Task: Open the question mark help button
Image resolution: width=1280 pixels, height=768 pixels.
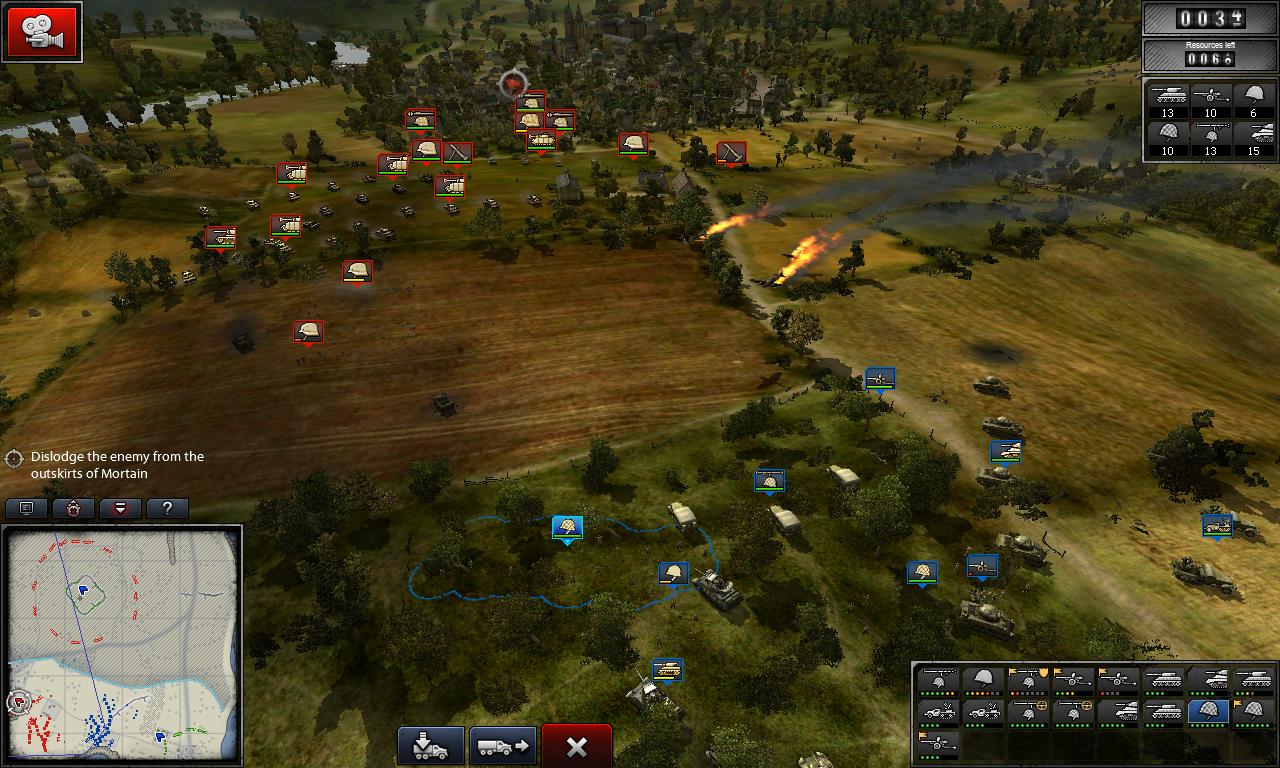Action: [x=167, y=508]
